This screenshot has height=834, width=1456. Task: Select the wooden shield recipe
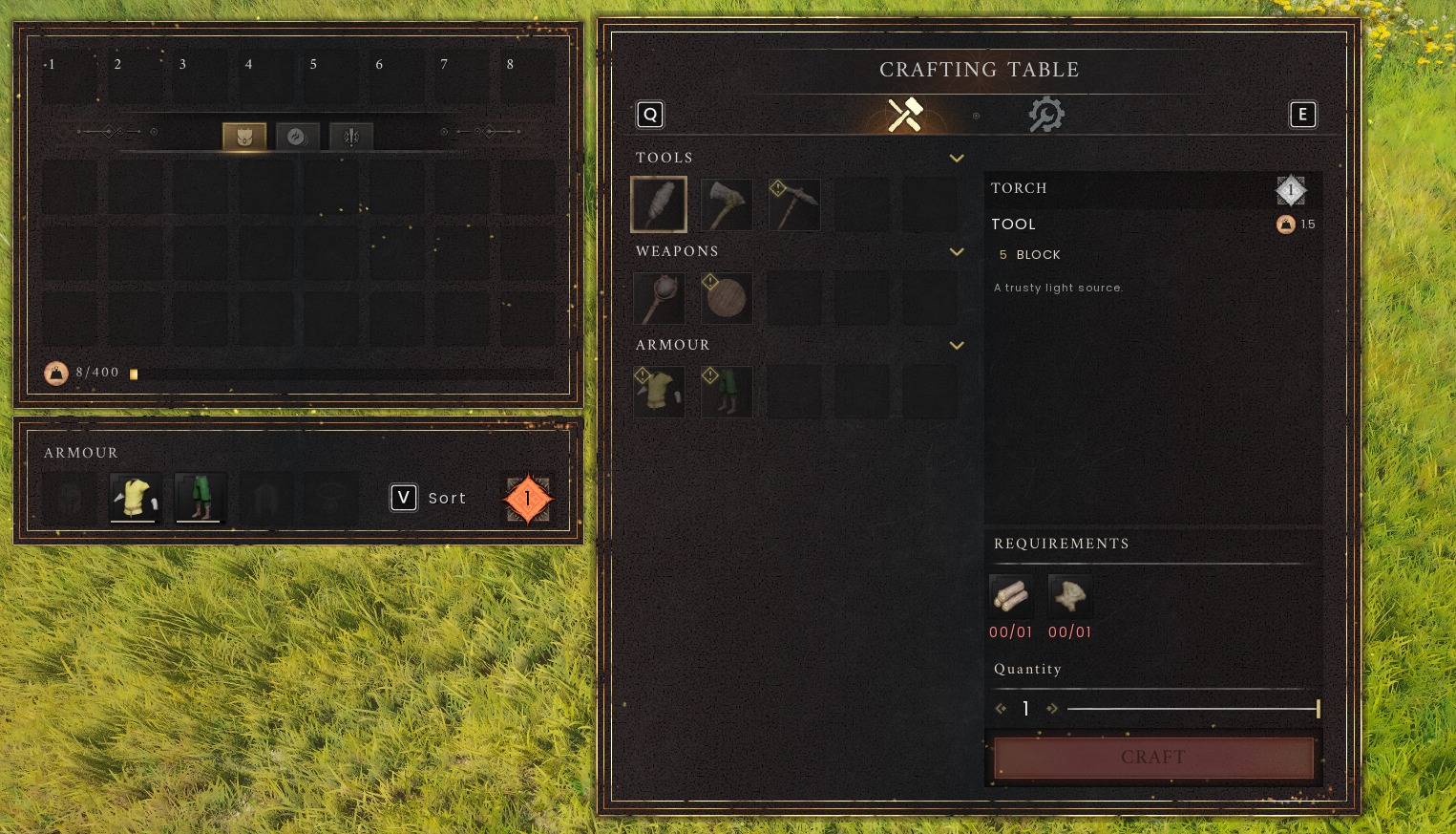[x=727, y=297]
